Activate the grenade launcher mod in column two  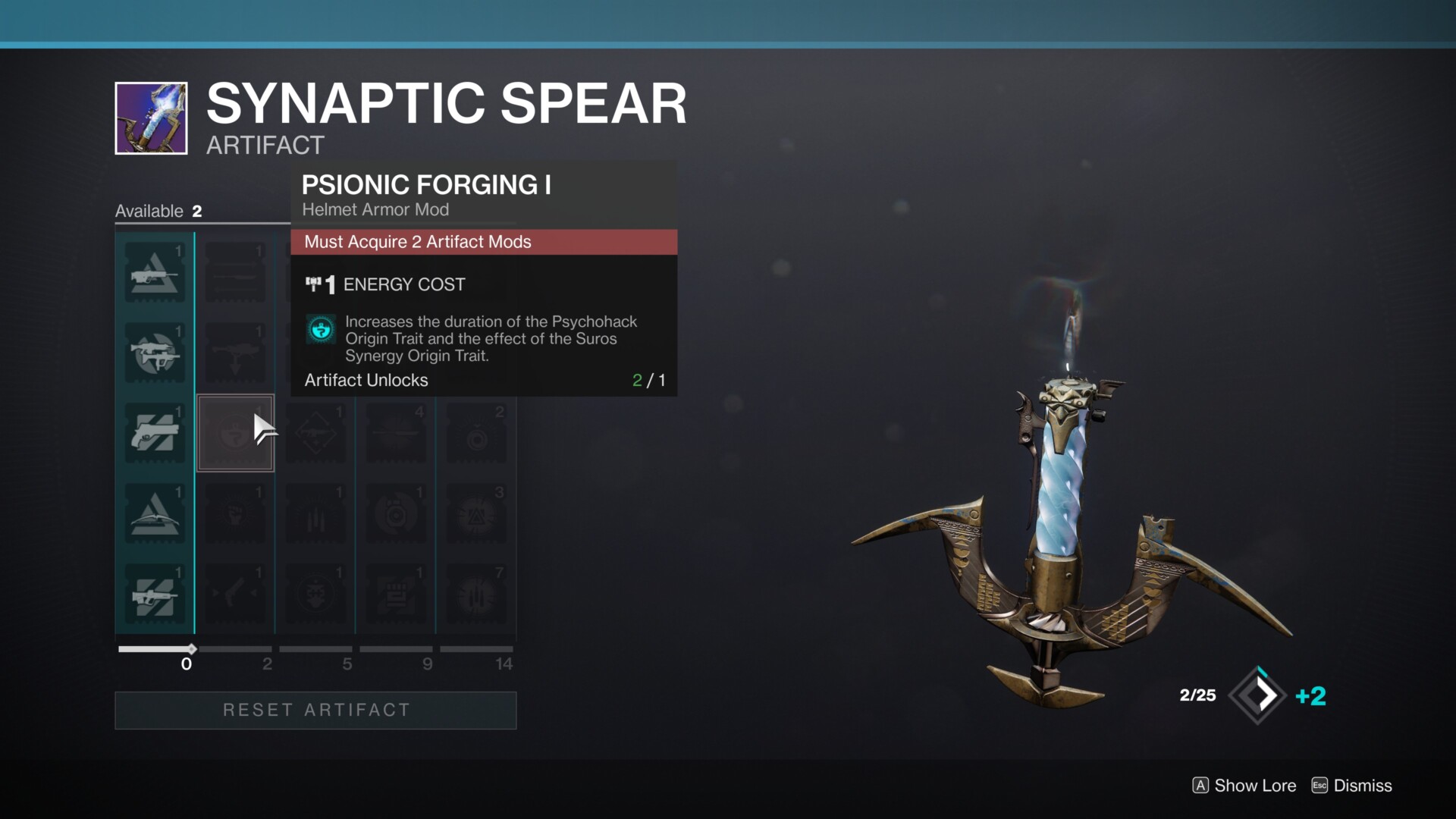point(235,354)
